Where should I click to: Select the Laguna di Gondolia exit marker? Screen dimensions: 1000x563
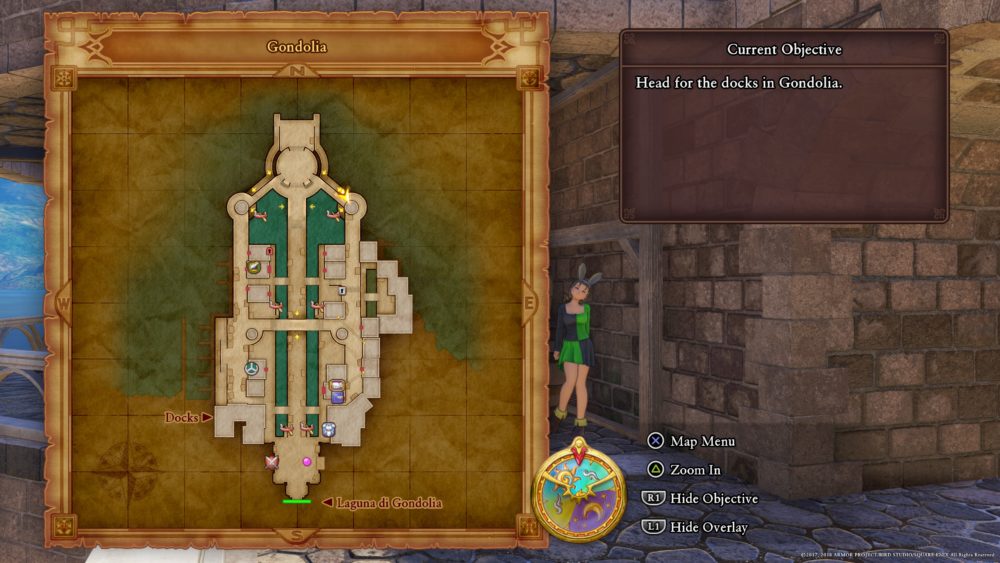[x=296, y=501]
